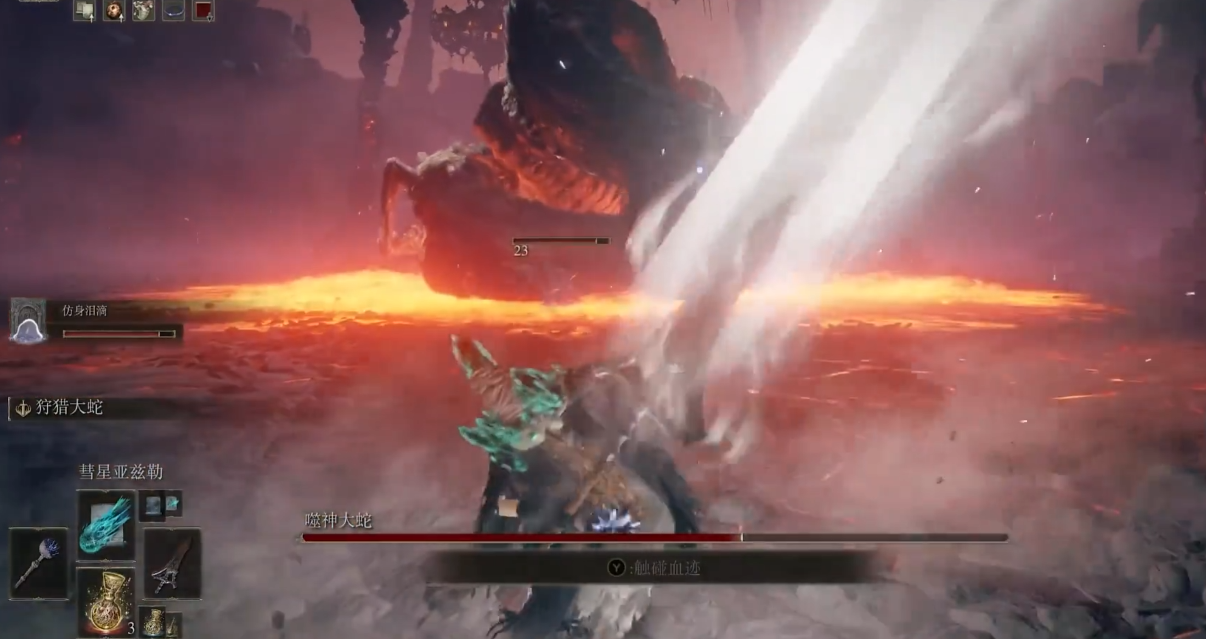Select the glintstone staff weapon slot

click(40, 563)
